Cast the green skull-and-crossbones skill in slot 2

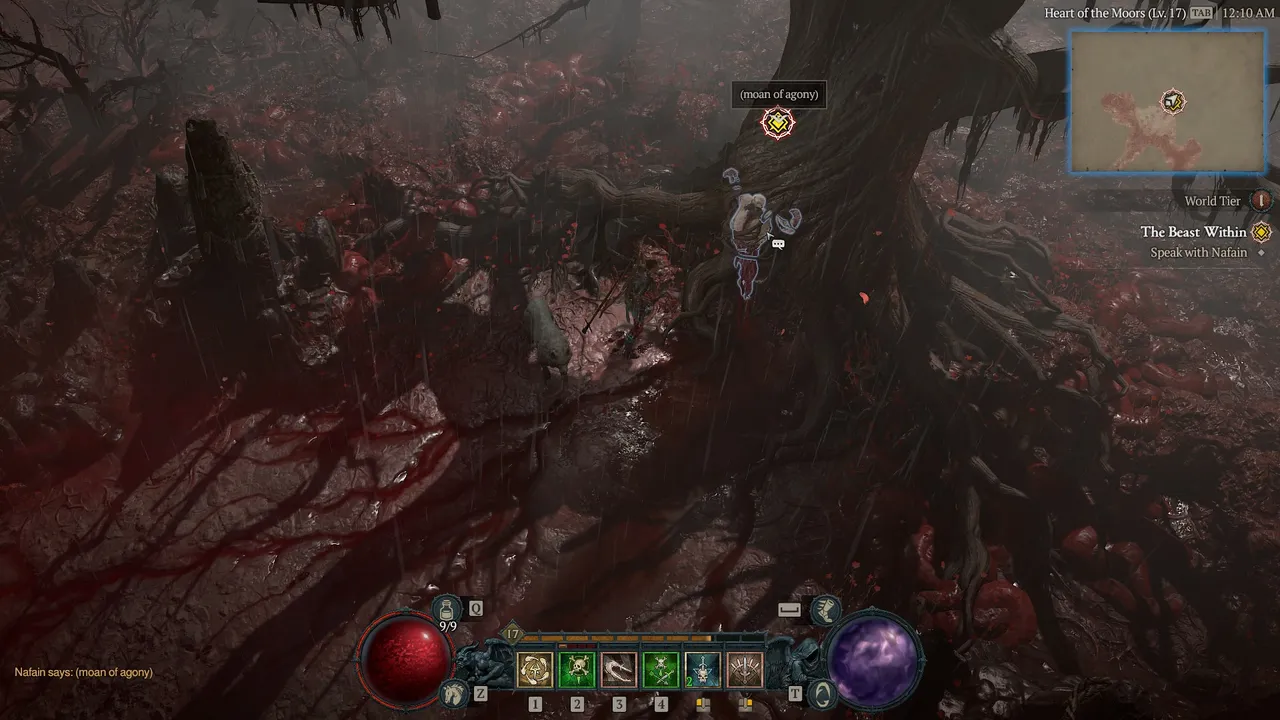point(577,670)
